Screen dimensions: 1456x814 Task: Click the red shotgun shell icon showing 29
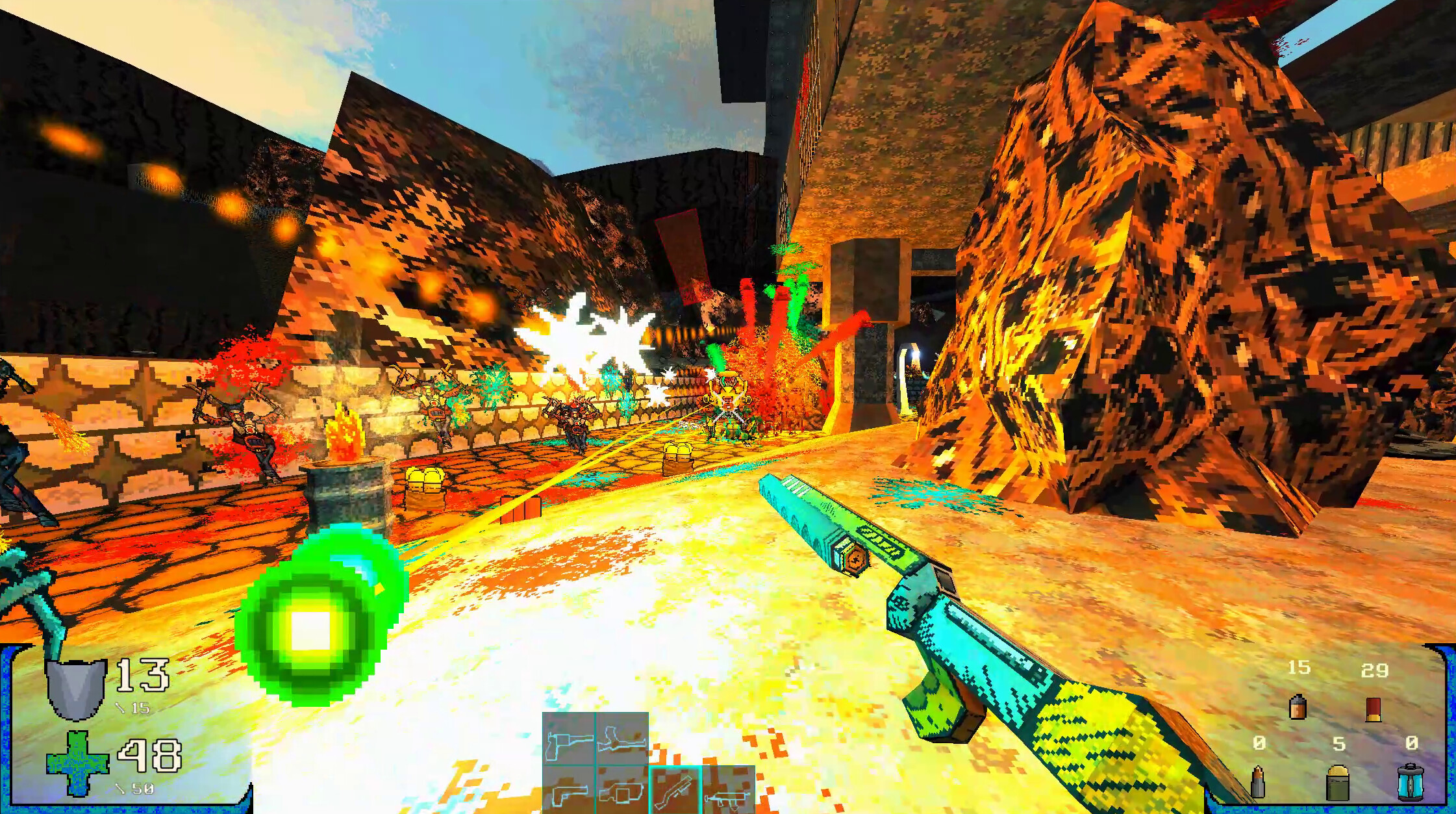tap(1374, 709)
